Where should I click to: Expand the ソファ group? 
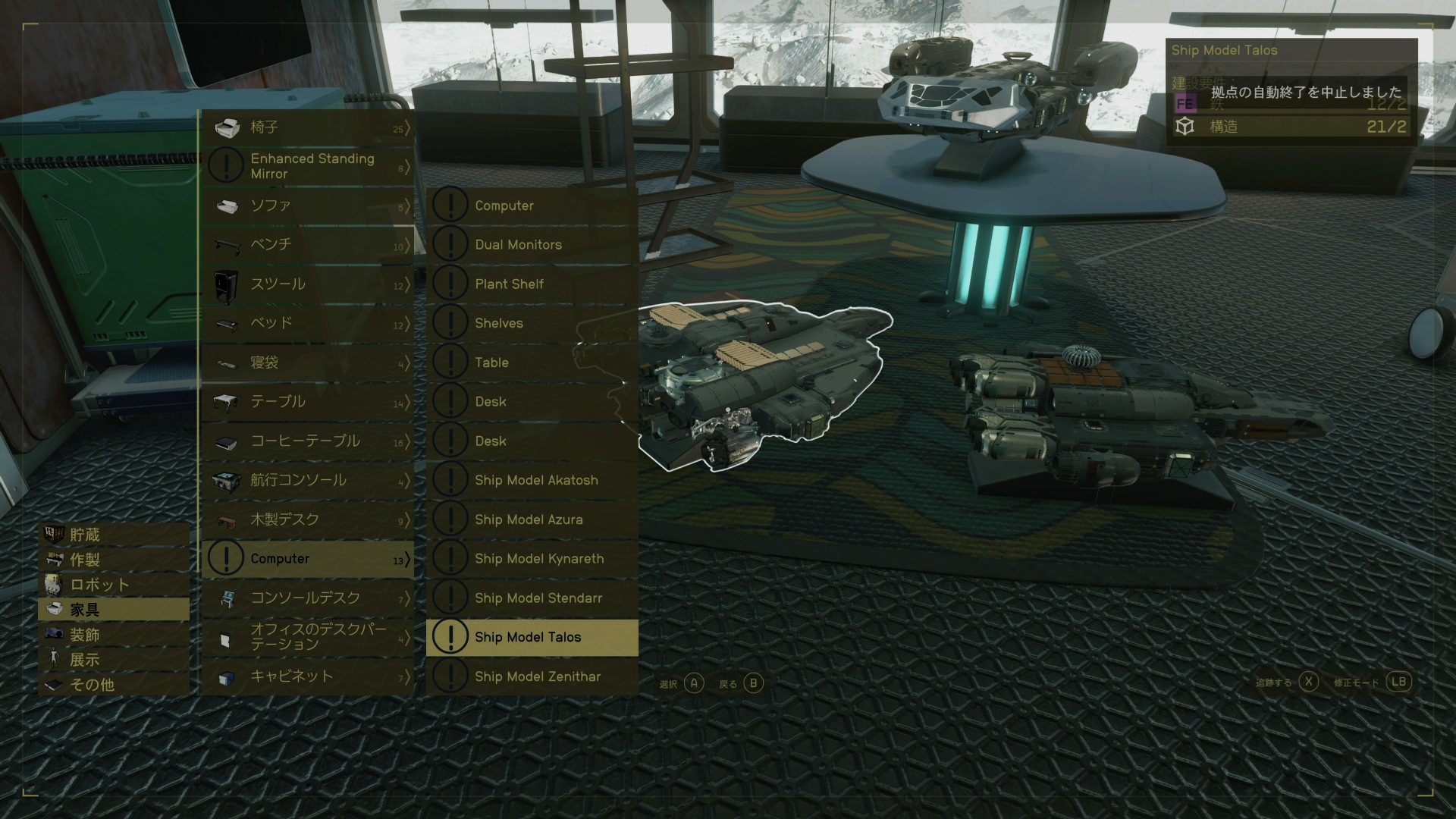(x=307, y=206)
